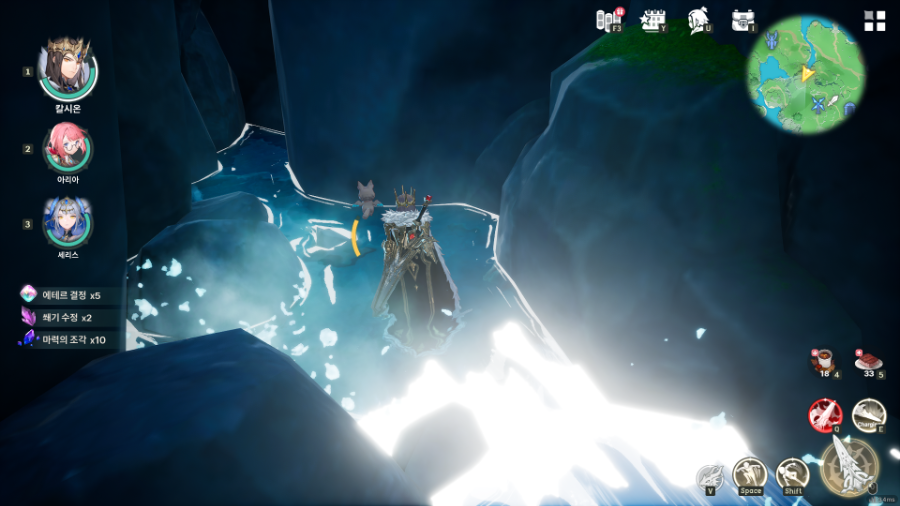
Task: Open the inventory bag icon
Action: point(743,20)
